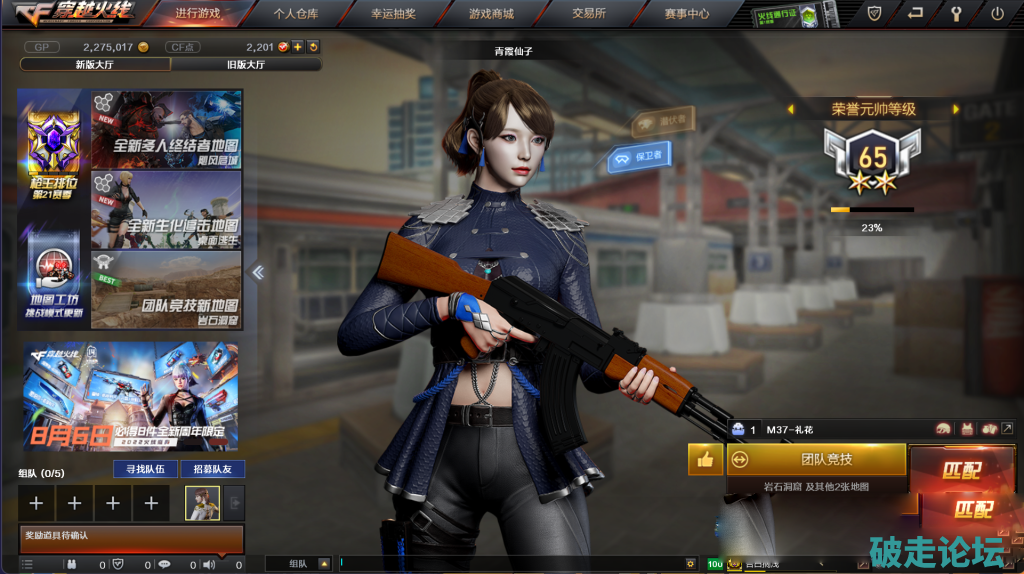Click the power exit button
Image resolution: width=1024 pixels, height=574 pixels.
[x=997, y=14]
